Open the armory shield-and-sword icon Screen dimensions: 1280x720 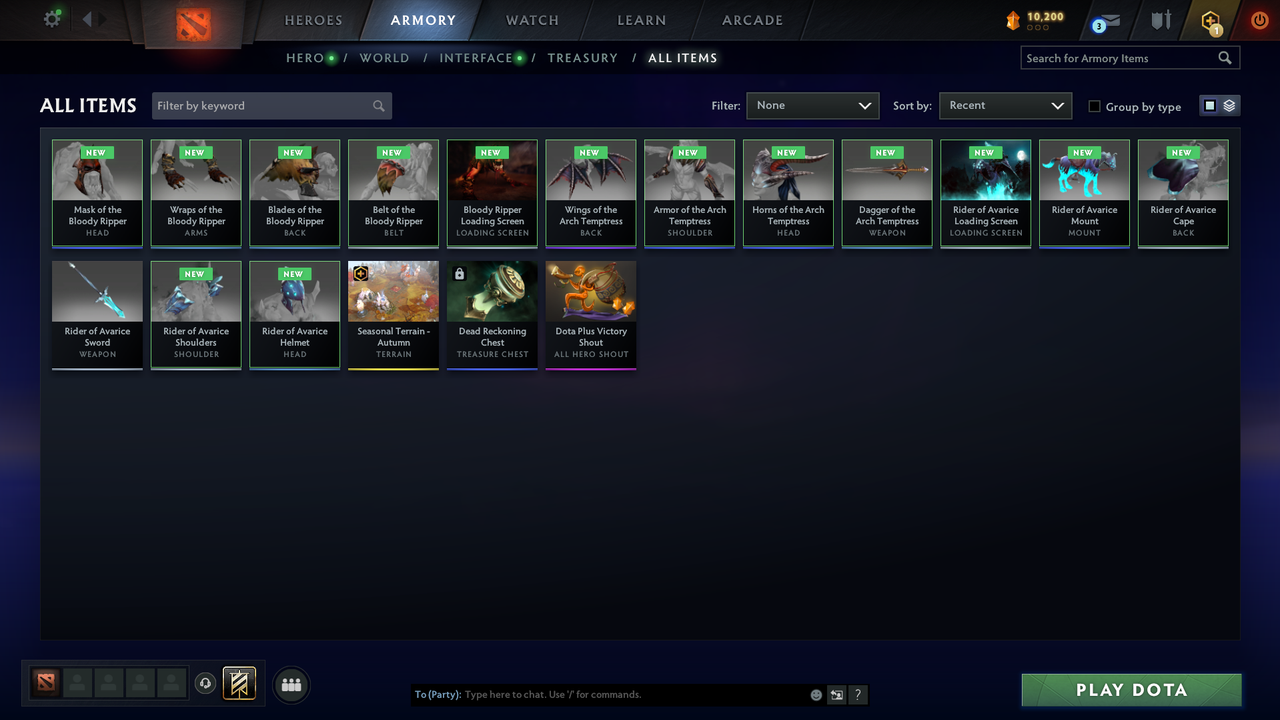tap(1160, 20)
